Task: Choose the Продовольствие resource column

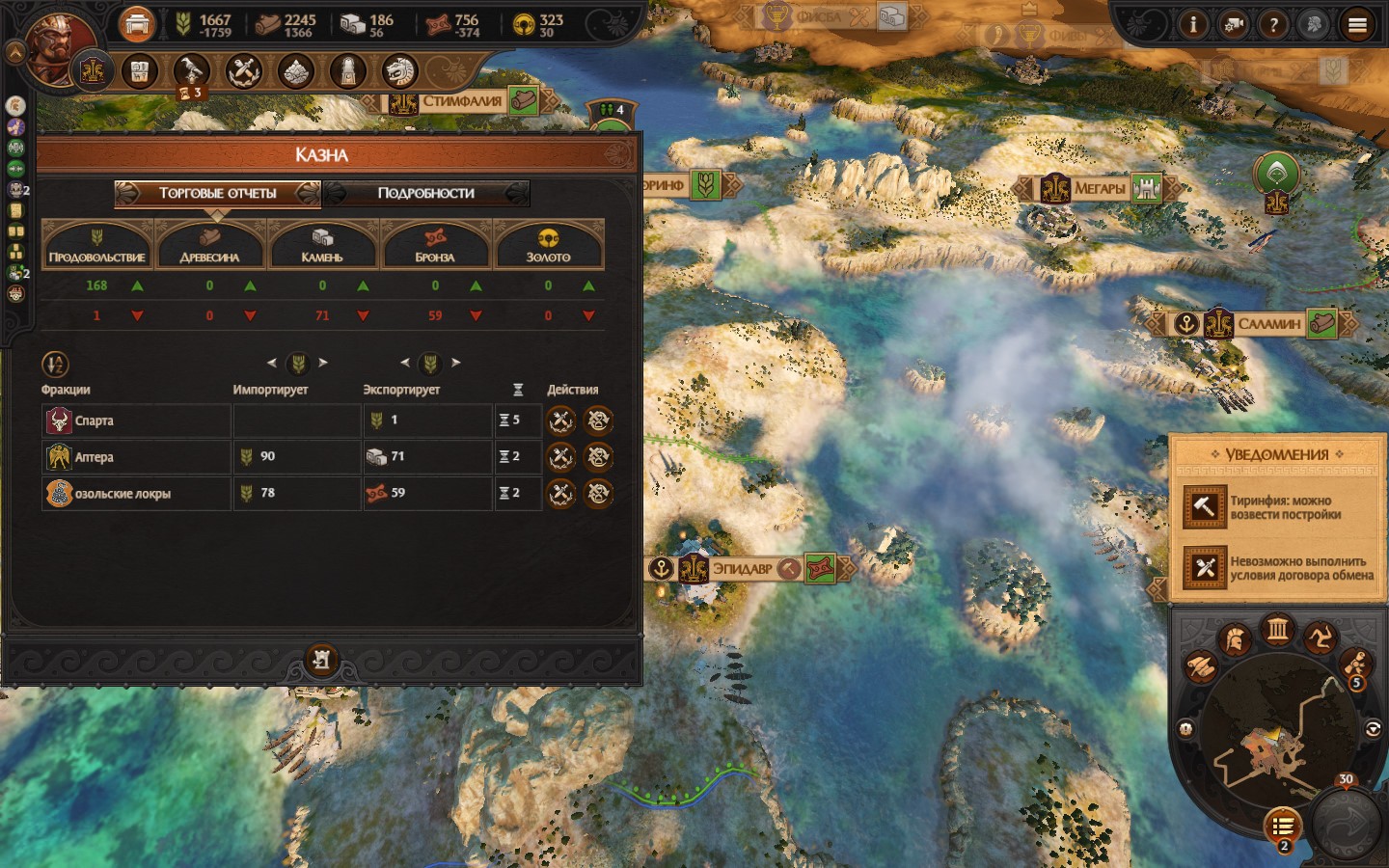Action: [96, 245]
